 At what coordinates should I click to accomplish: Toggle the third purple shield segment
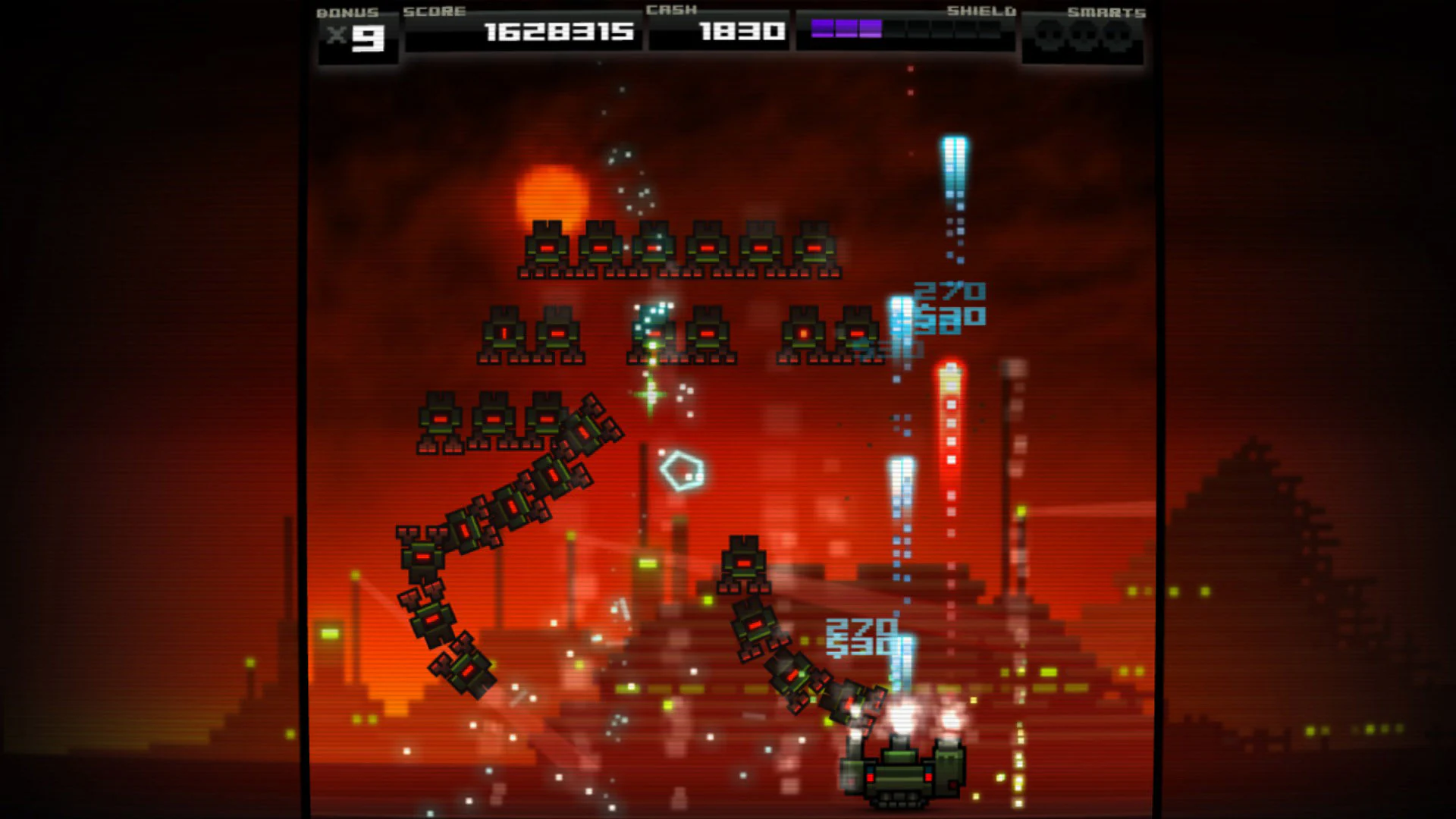click(x=869, y=29)
